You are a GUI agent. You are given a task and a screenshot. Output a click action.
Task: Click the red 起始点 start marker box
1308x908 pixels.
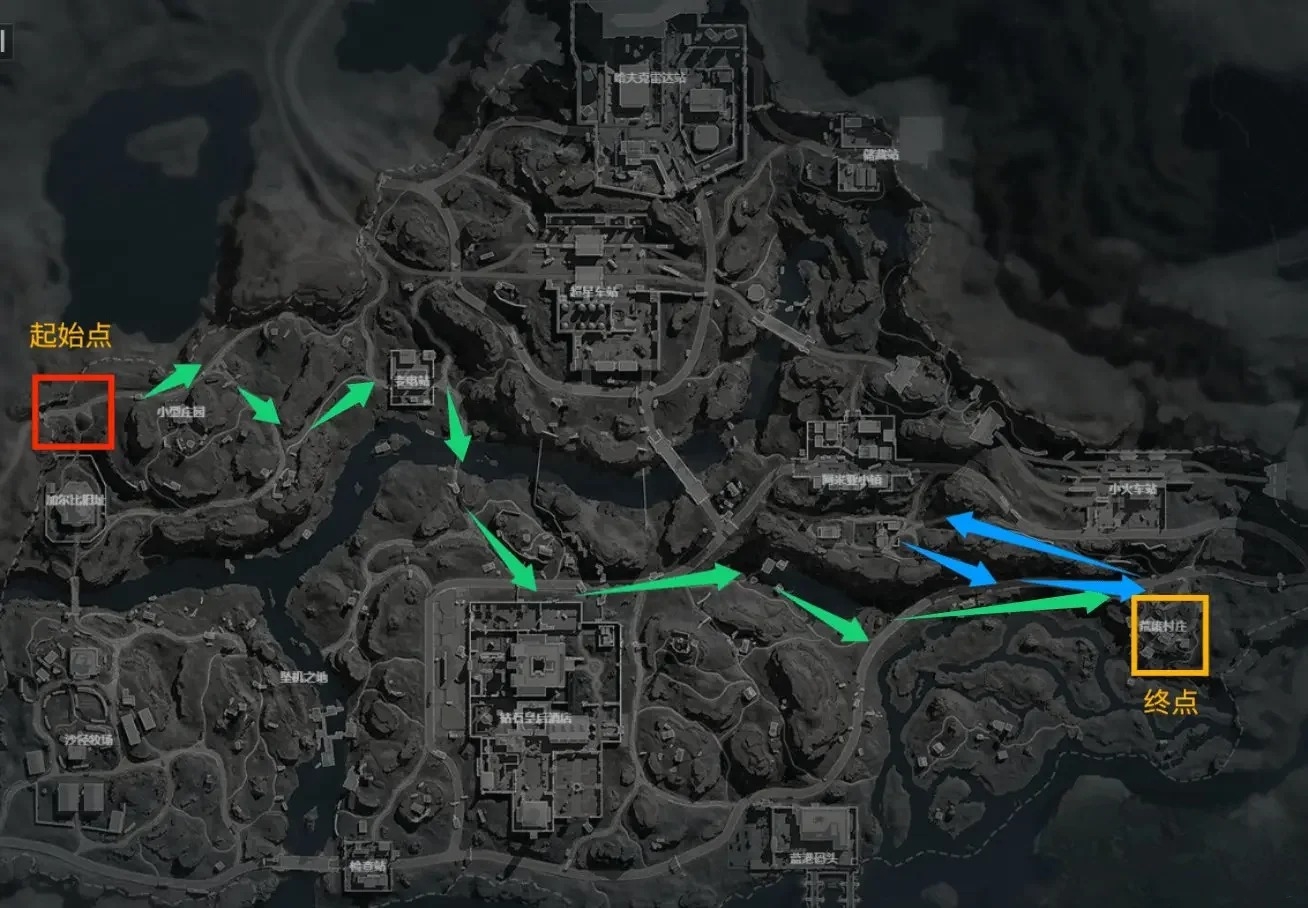[x=73, y=411]
